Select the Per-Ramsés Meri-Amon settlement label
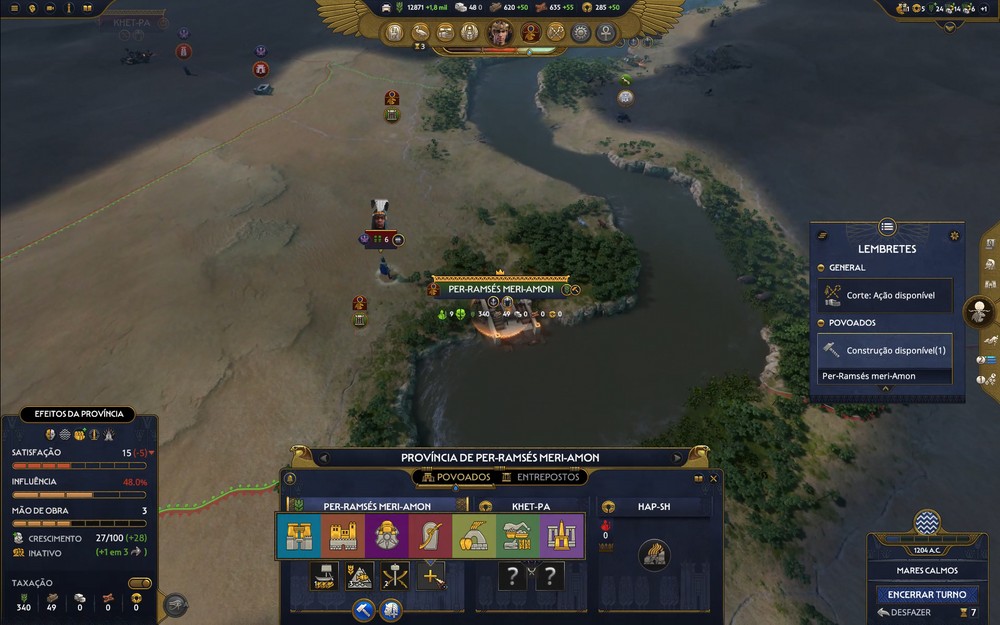The width and height of the screenshot is (1000, 625). coord(499,289)
